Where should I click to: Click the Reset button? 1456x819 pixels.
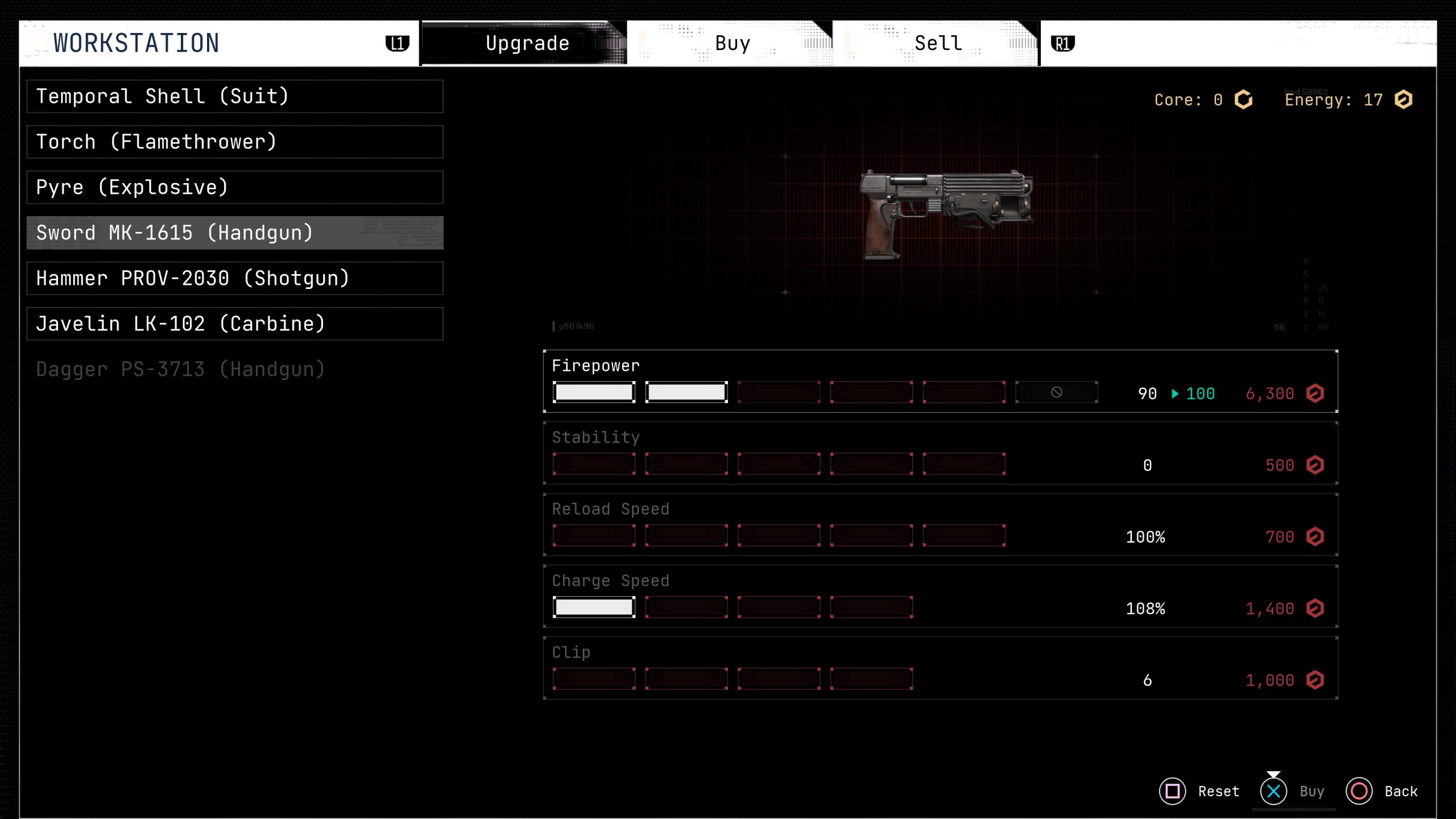tap(1218, 791)
